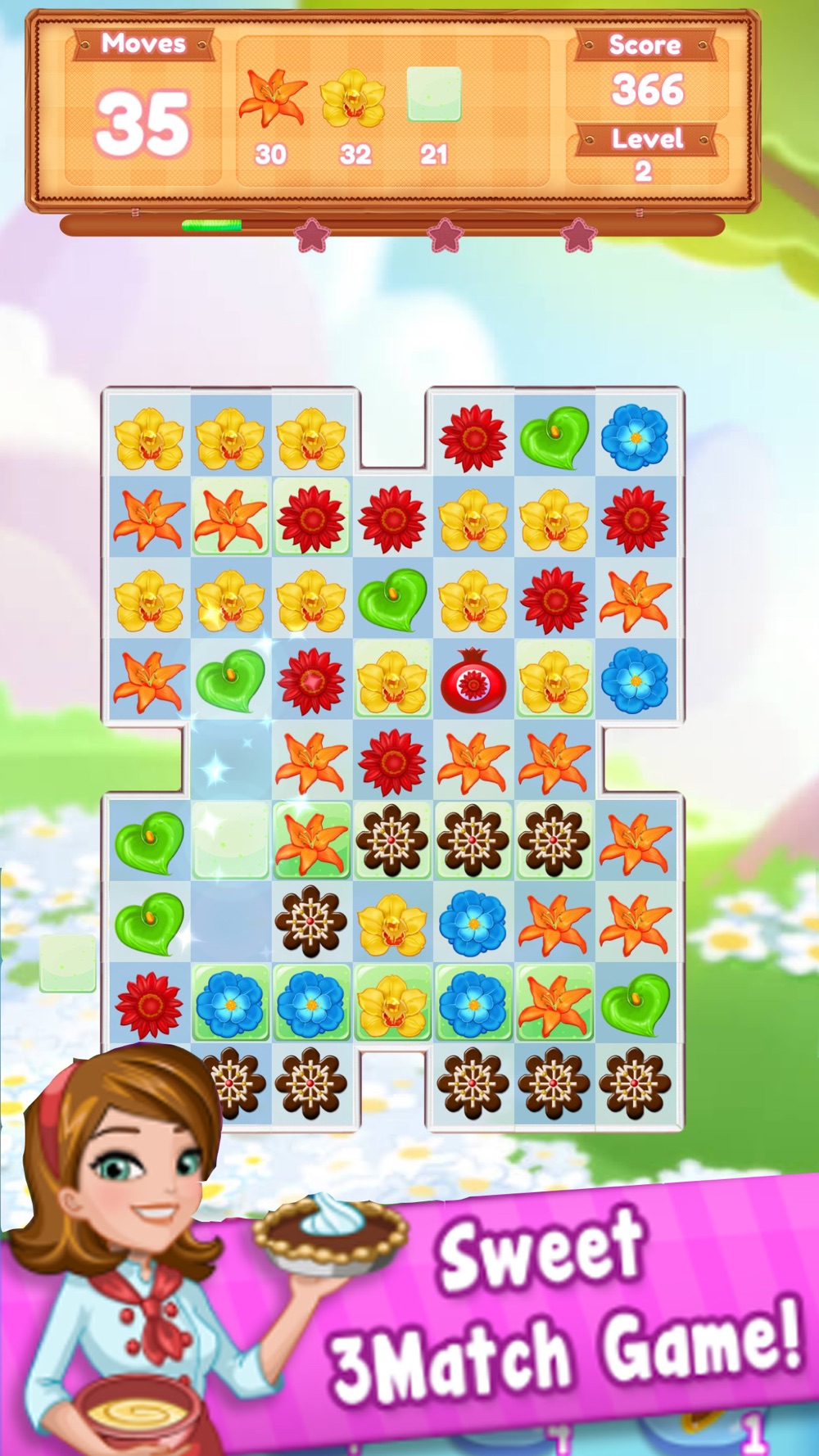The image size is (819, 1456).
Task: Pick the green heart between red and blue flowers
Action: pos(554,438)
